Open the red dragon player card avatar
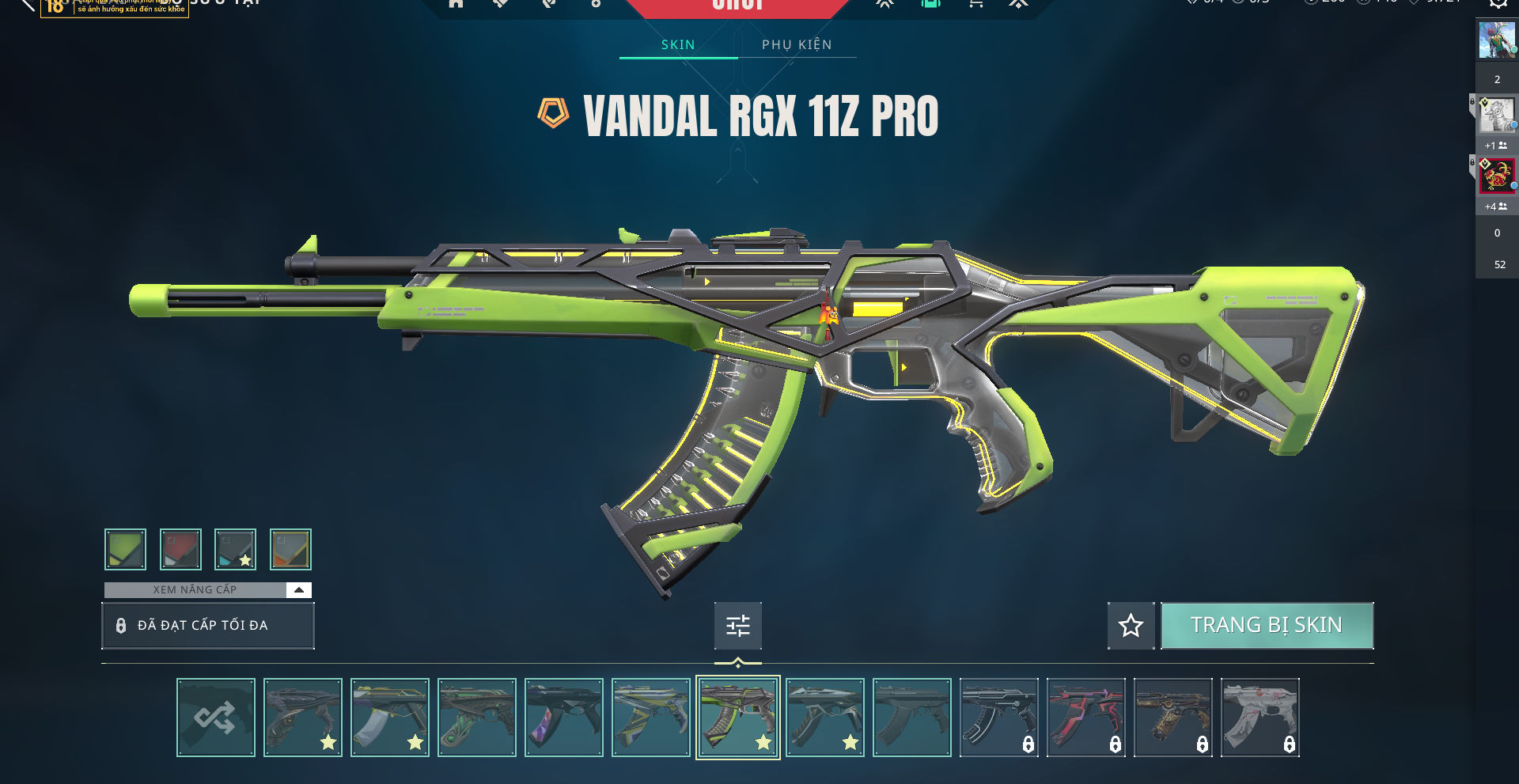 pos(1496,176)
